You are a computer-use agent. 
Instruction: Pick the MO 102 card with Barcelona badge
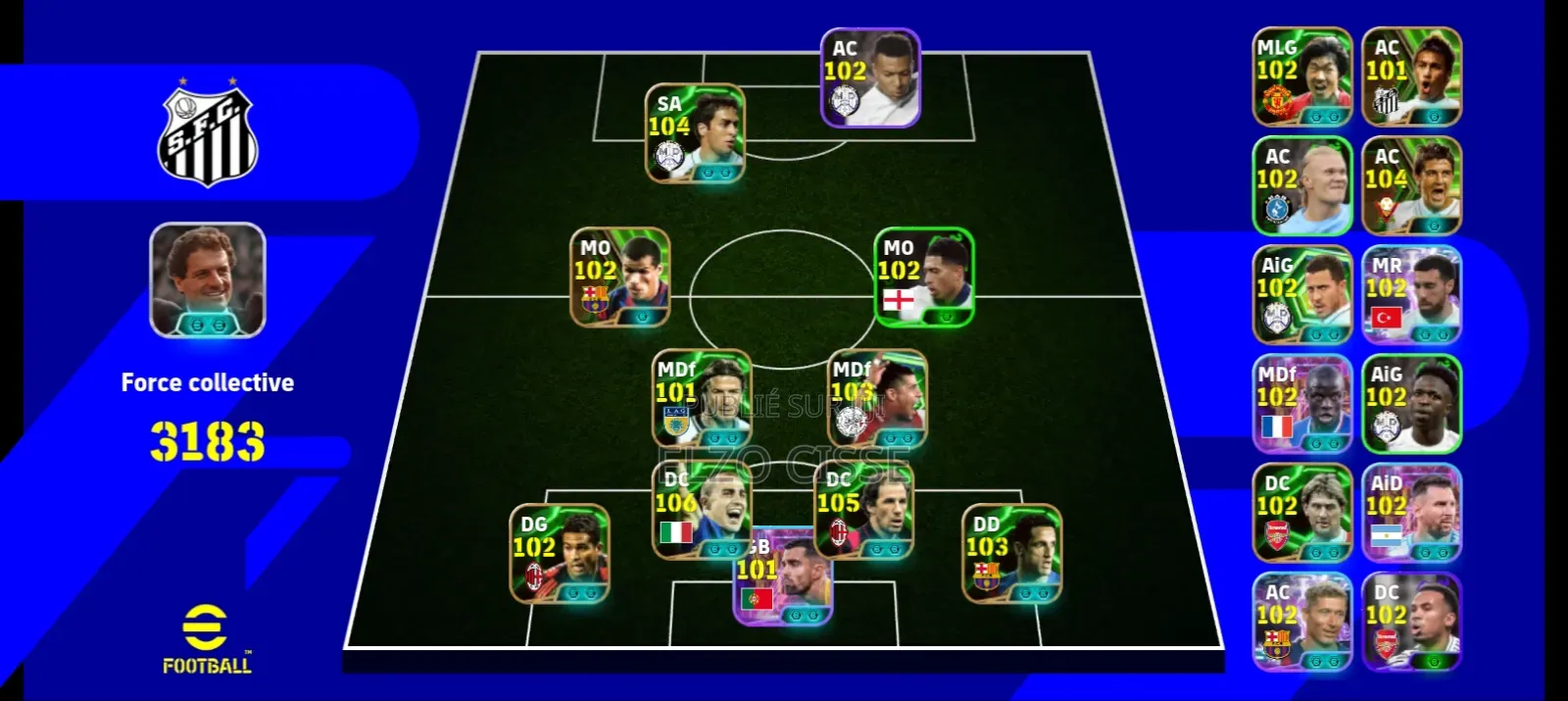pyautogui.click(x=620, y=277)
